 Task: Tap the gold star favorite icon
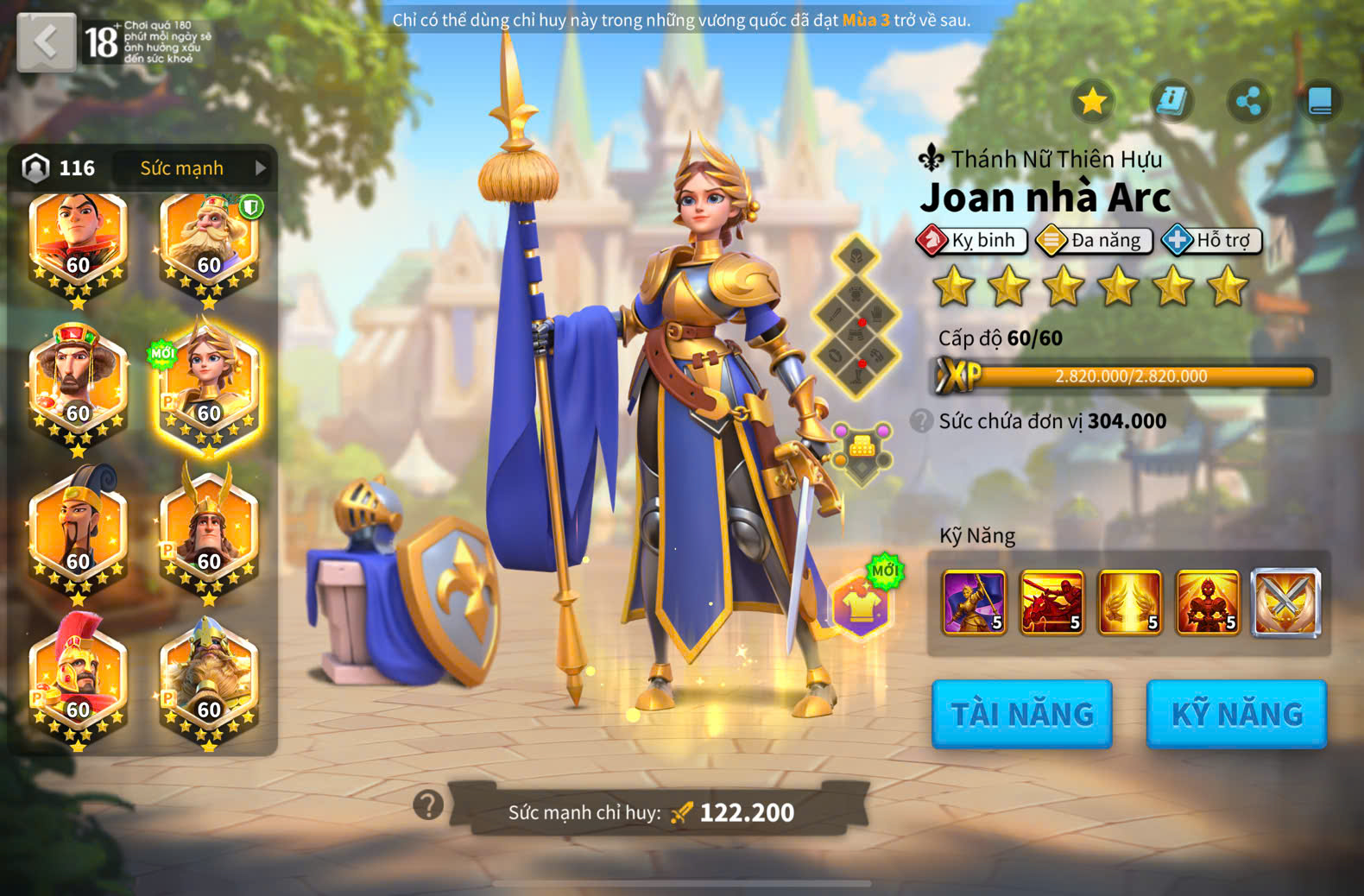tap(1092, 101)
